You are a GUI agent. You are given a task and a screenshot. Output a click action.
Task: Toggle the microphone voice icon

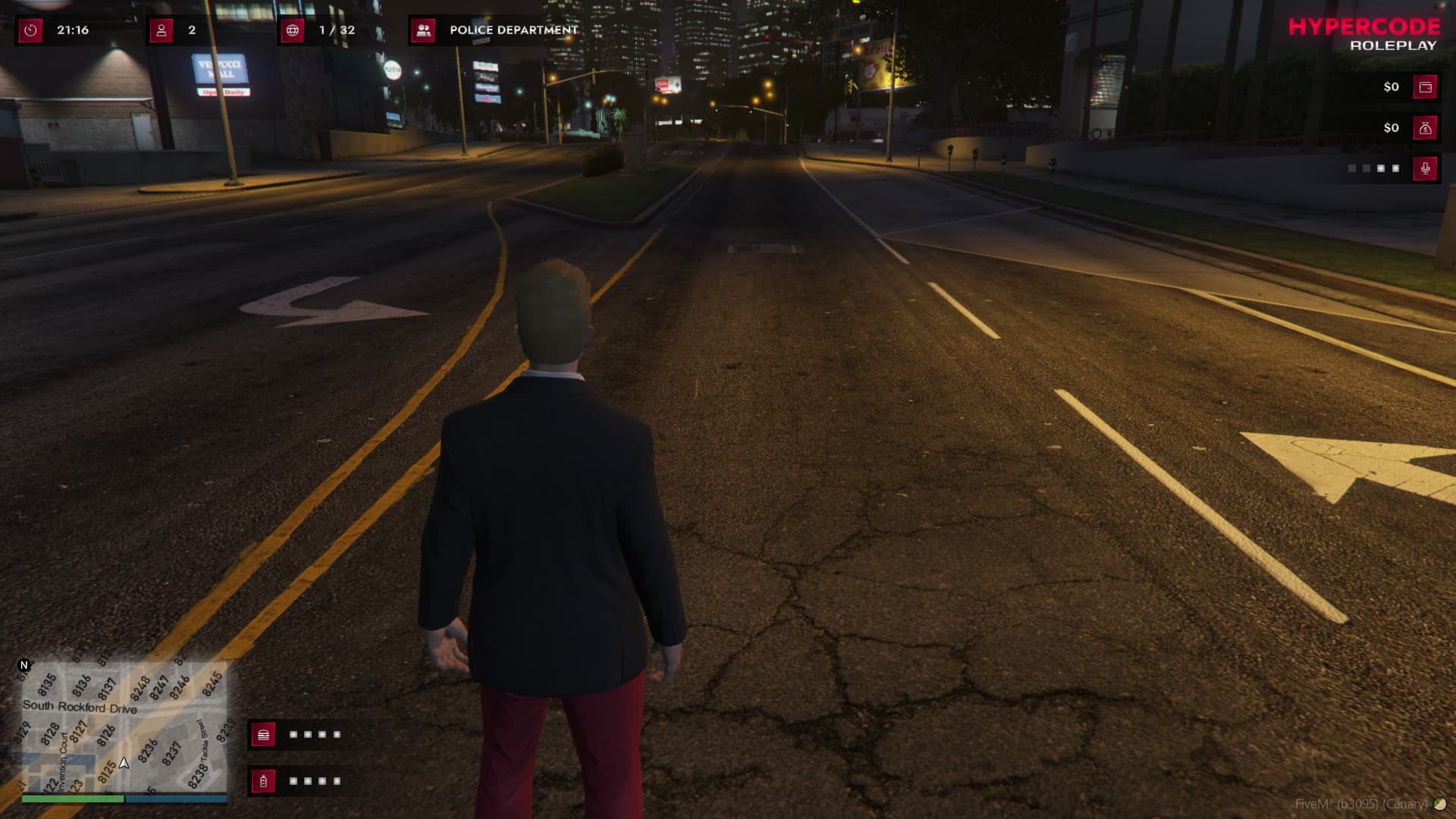click(x=1425, y=168)
